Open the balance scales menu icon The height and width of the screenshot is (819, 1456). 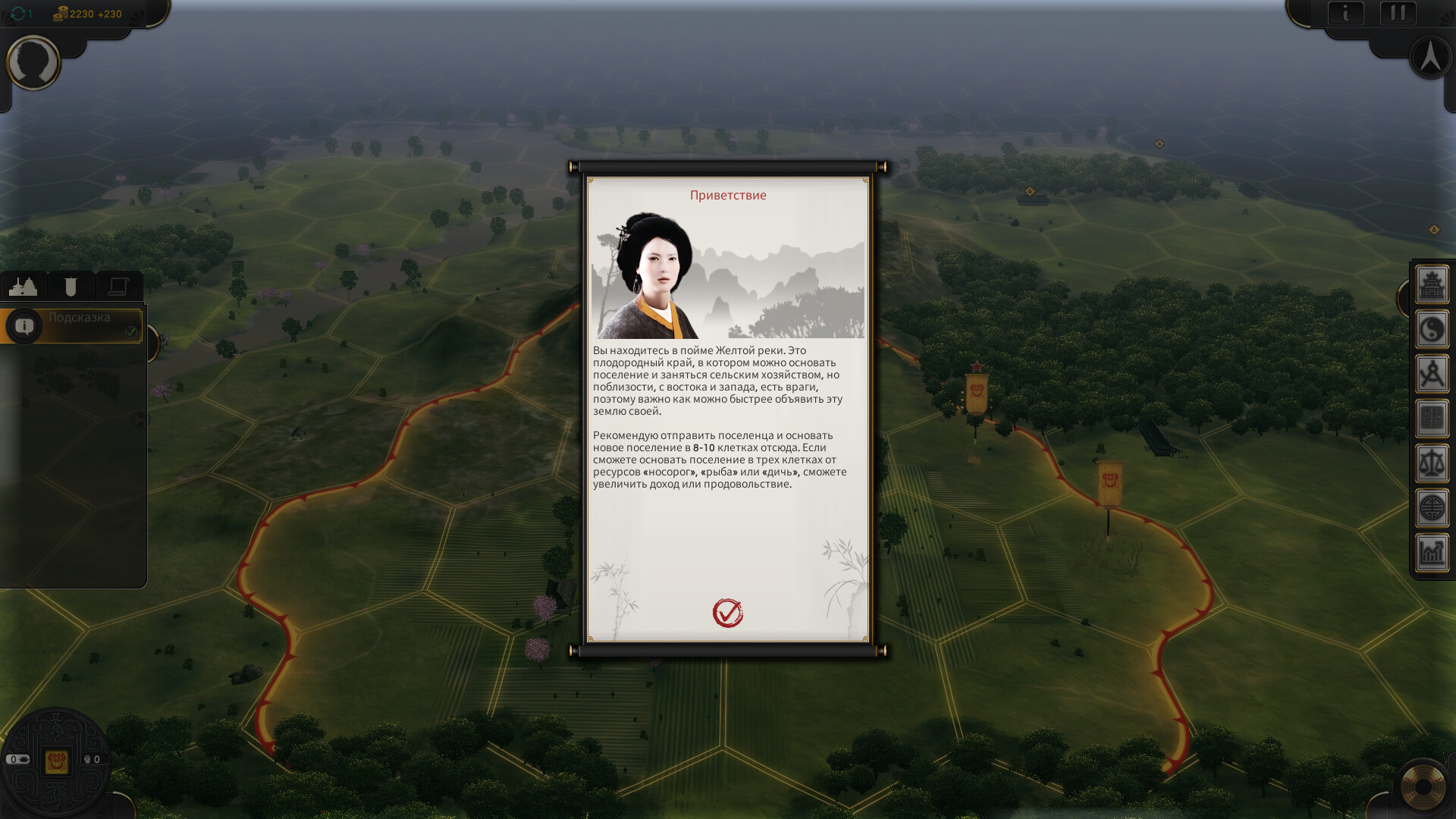pyautogui.click(x=1432, y=463)
